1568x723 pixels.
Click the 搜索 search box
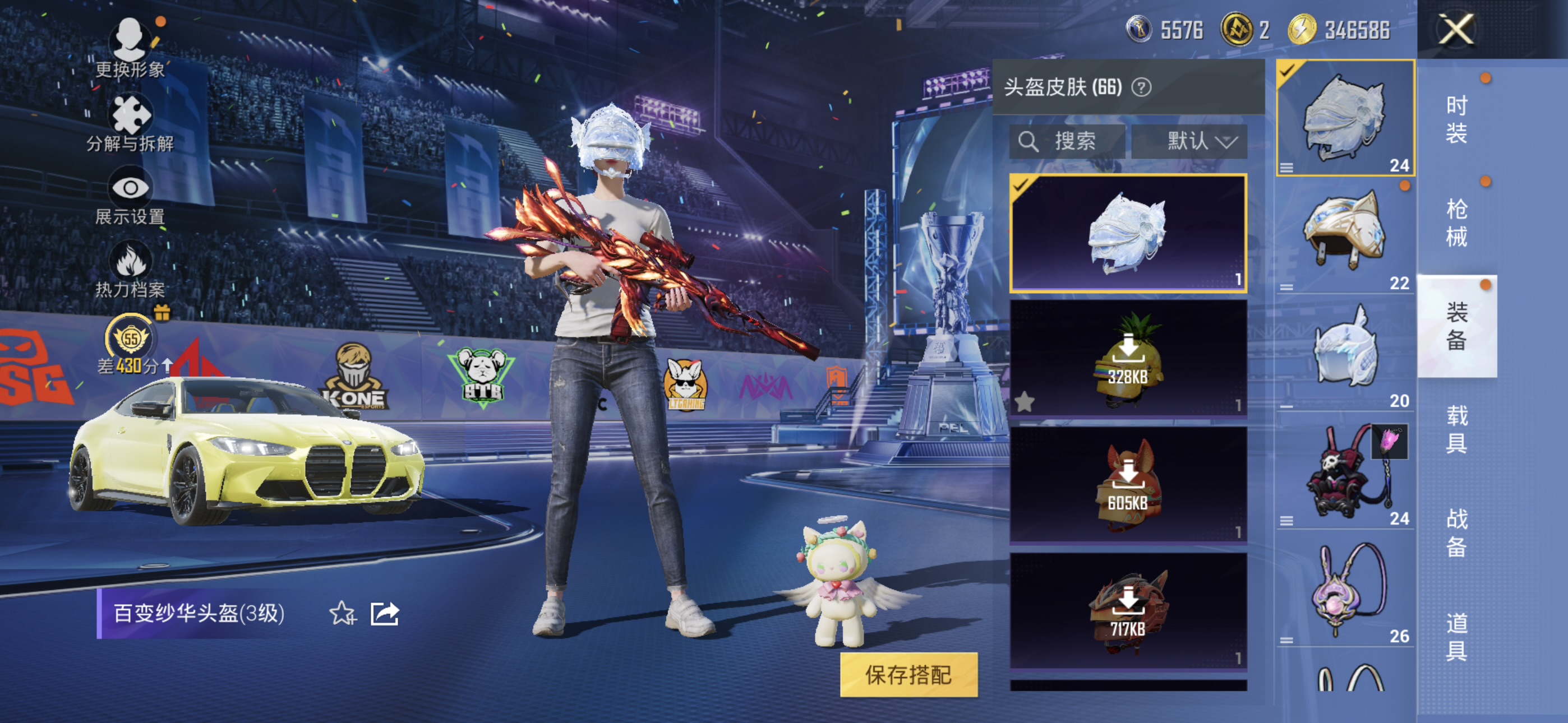pyautogui.click(x=1067, y=141)
